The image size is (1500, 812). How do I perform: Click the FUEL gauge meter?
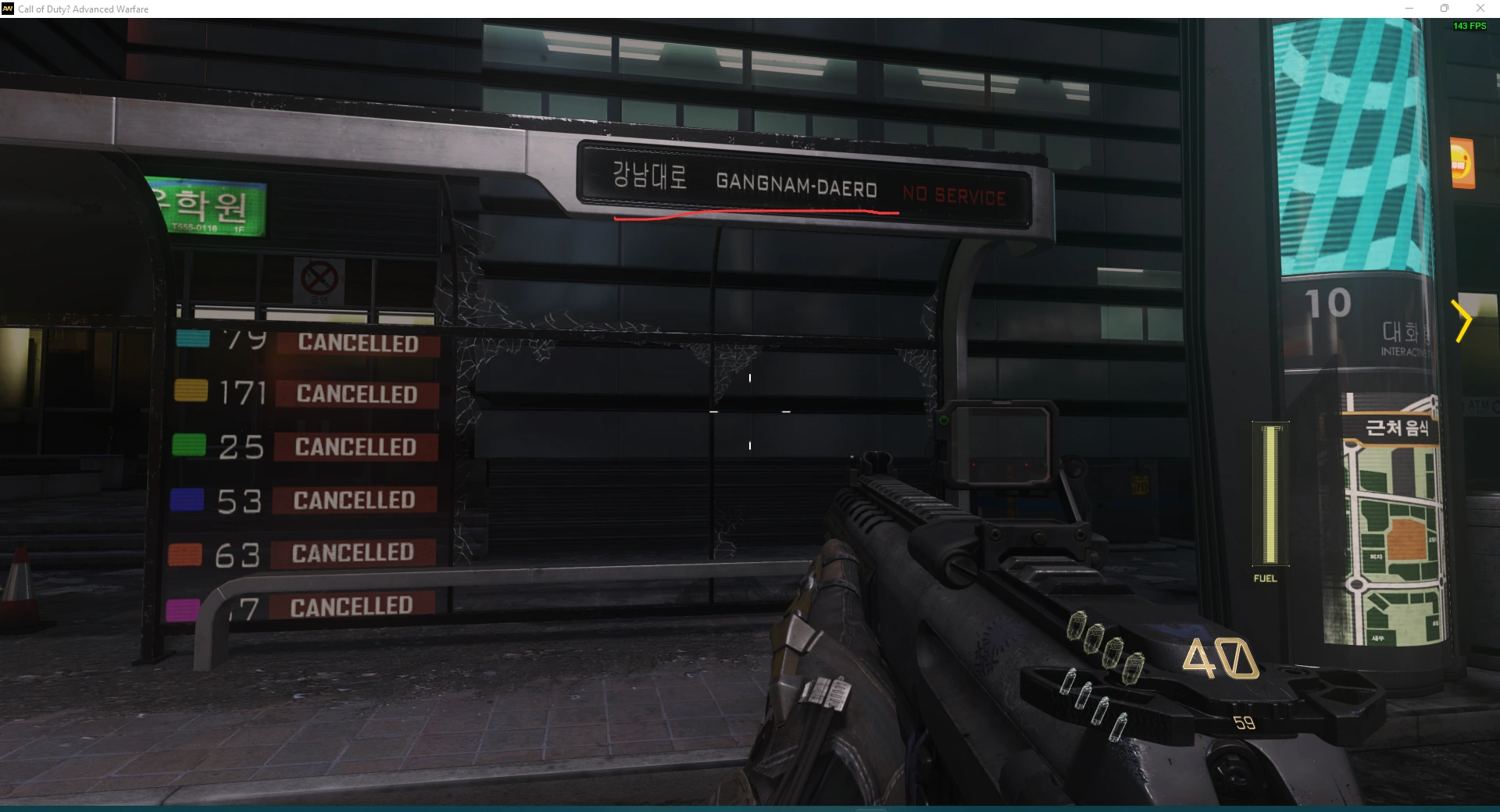1270,494
